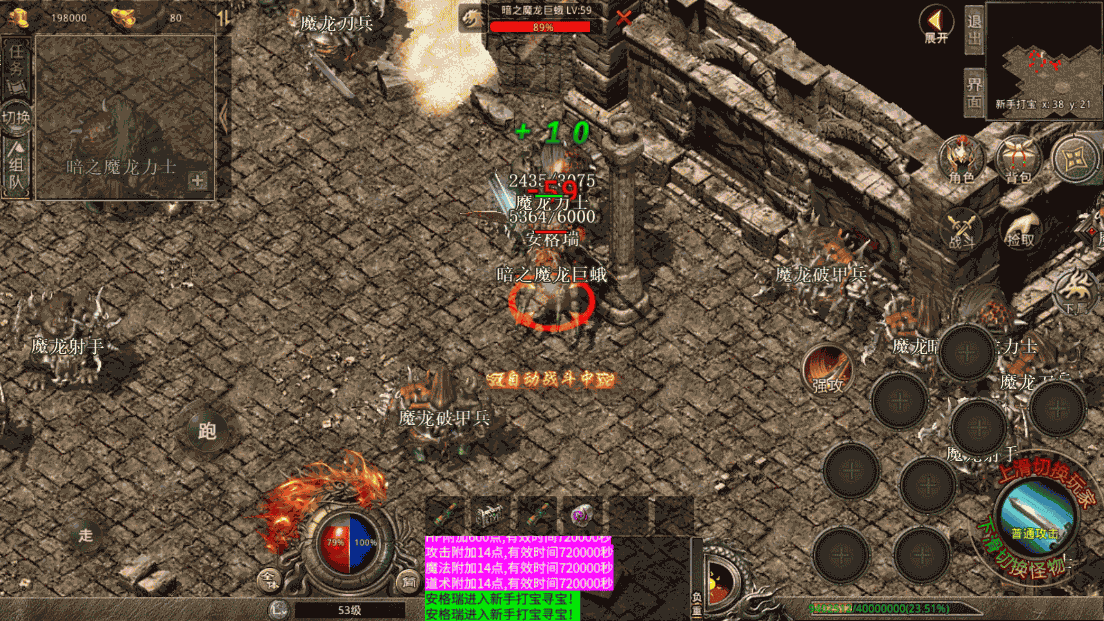The width and height of the screenshot is (1104, 621).
Task: Open the 角色 character panel
Action: click(x=961, y=160)
